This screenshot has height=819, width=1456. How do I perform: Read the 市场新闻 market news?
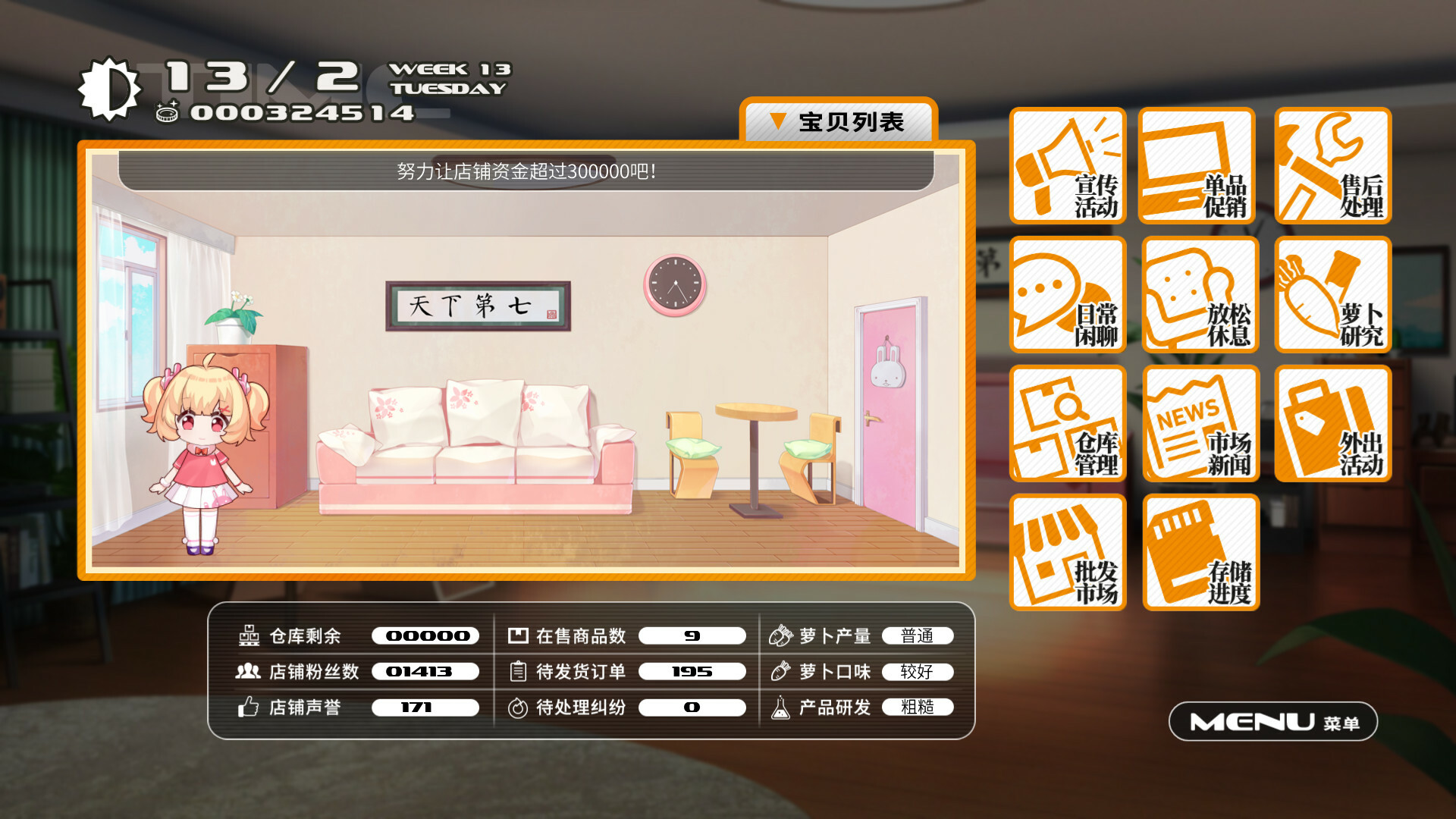(1200, 423)
